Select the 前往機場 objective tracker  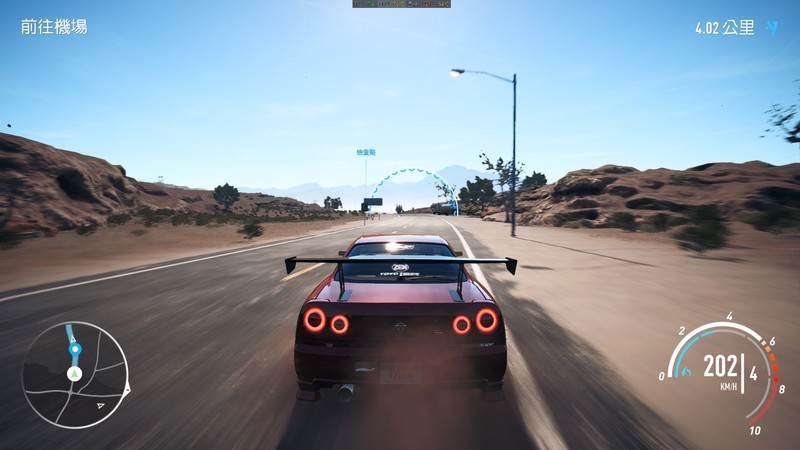click(x=54, y=27)
